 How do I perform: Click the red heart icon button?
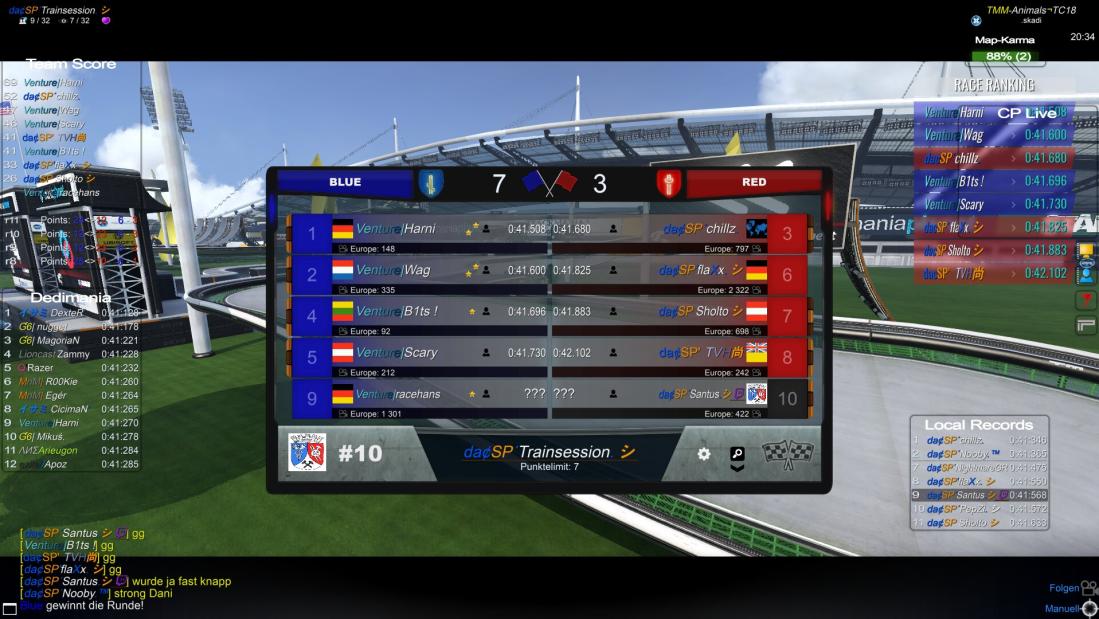point(1086,300)
